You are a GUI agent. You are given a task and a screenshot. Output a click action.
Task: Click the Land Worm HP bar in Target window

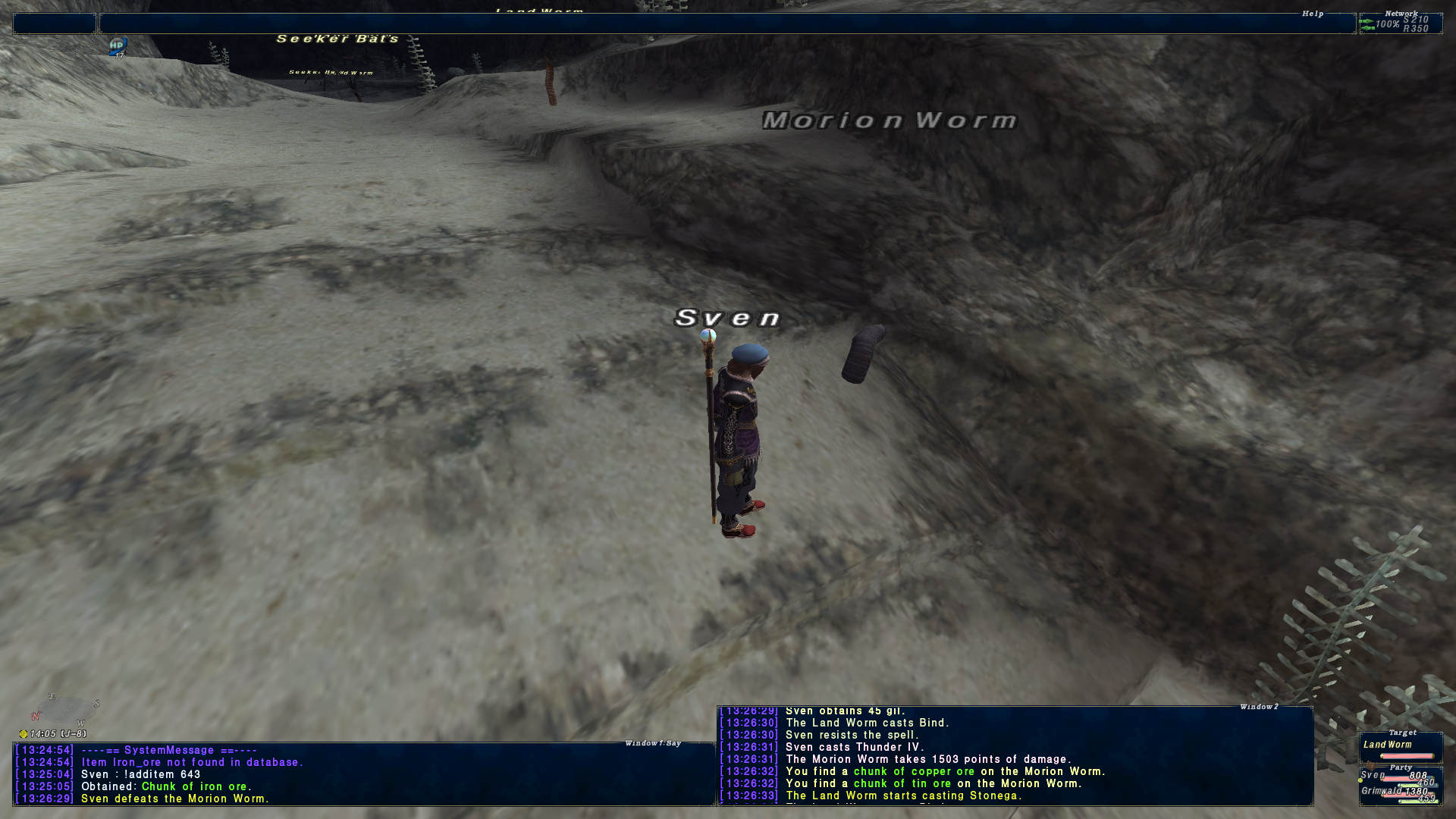(x=1407, y=756)
